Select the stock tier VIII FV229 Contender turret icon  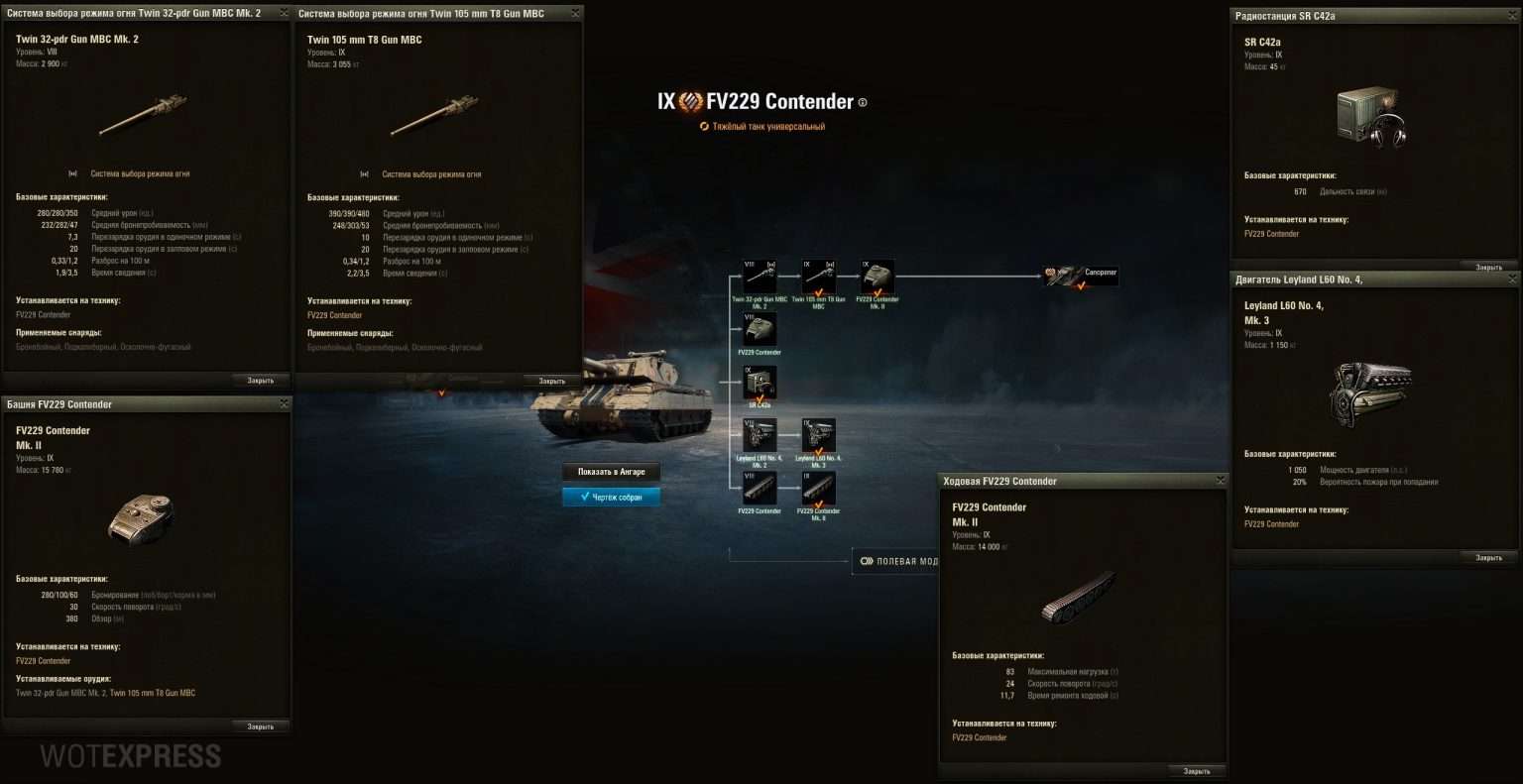click(760, 327)
